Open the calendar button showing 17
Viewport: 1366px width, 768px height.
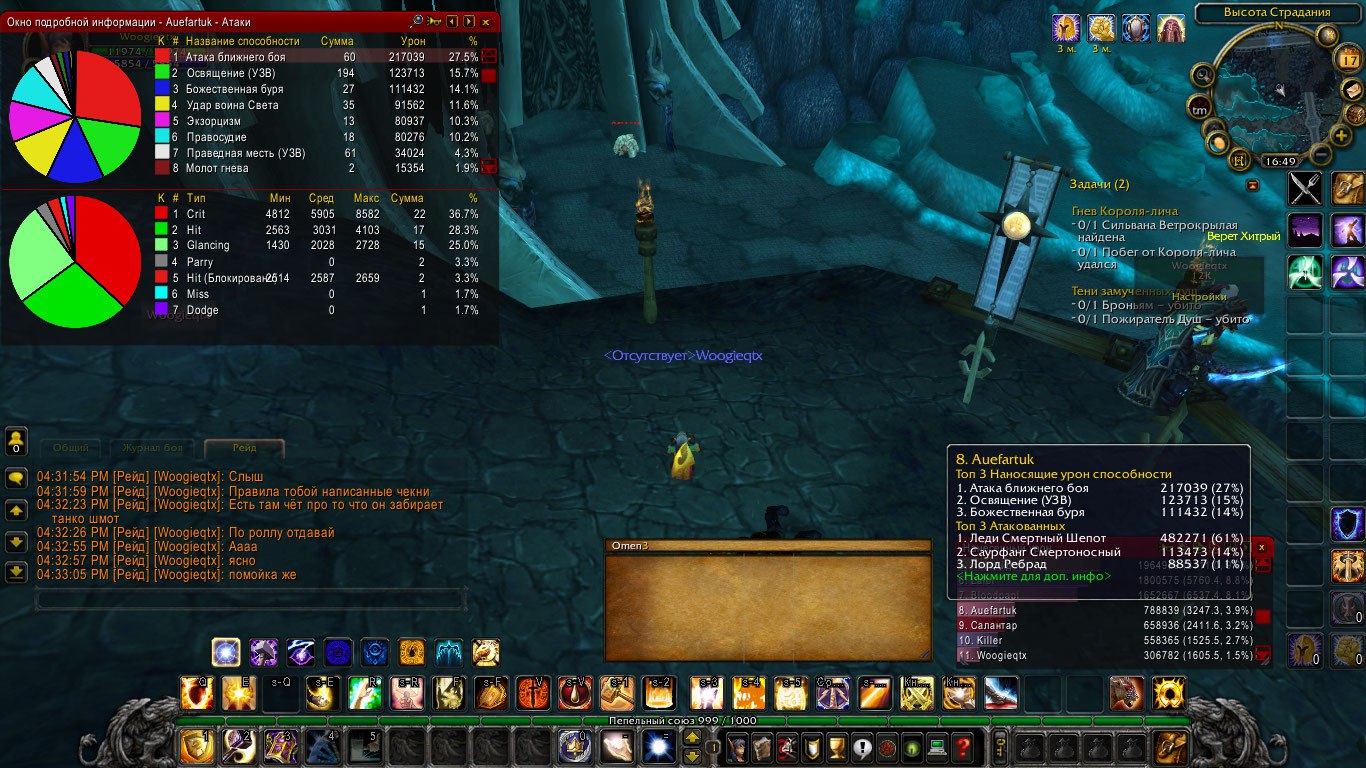coord(1347,59)
